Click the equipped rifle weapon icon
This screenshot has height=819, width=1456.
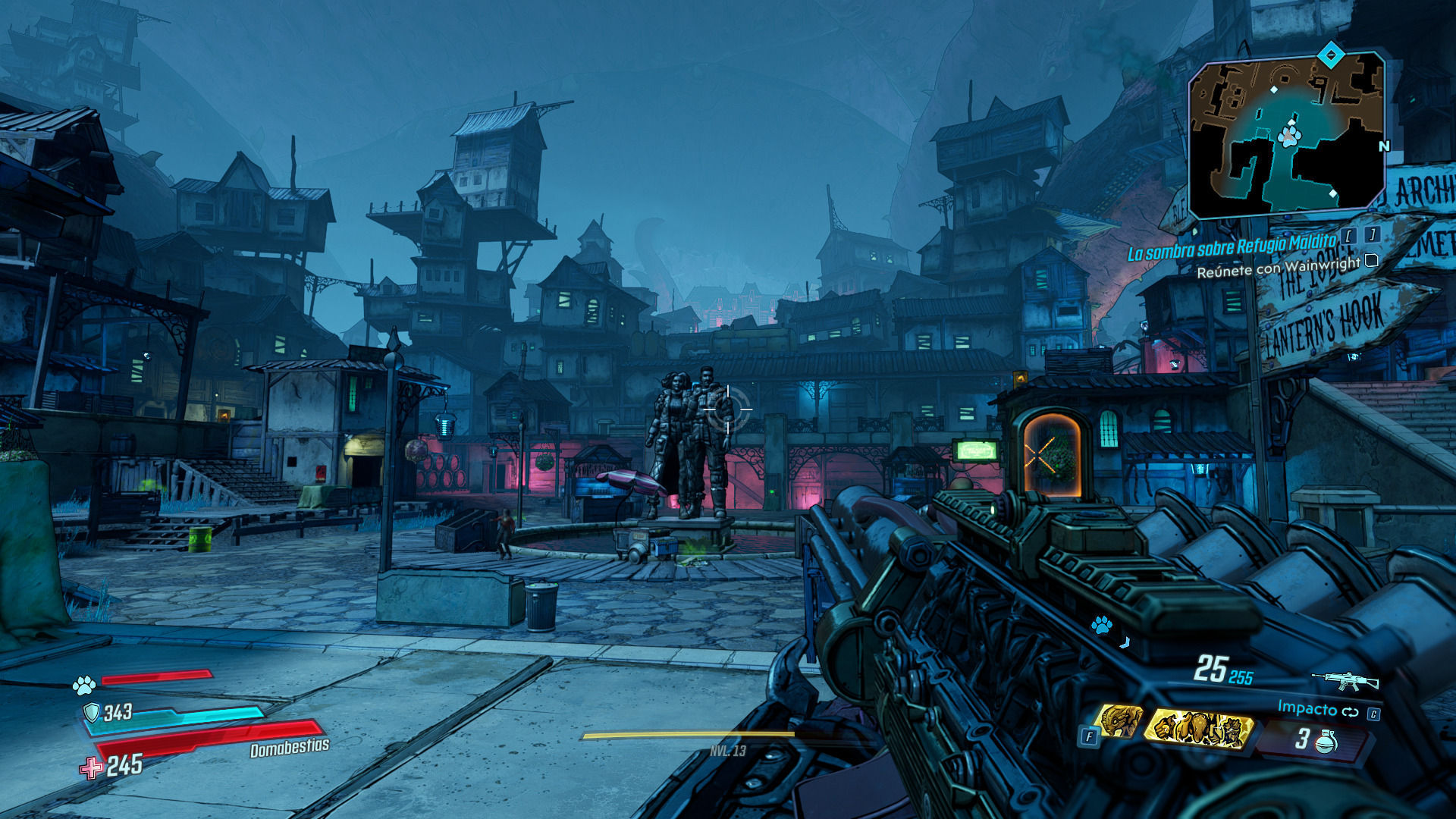tap(1345, 680)
